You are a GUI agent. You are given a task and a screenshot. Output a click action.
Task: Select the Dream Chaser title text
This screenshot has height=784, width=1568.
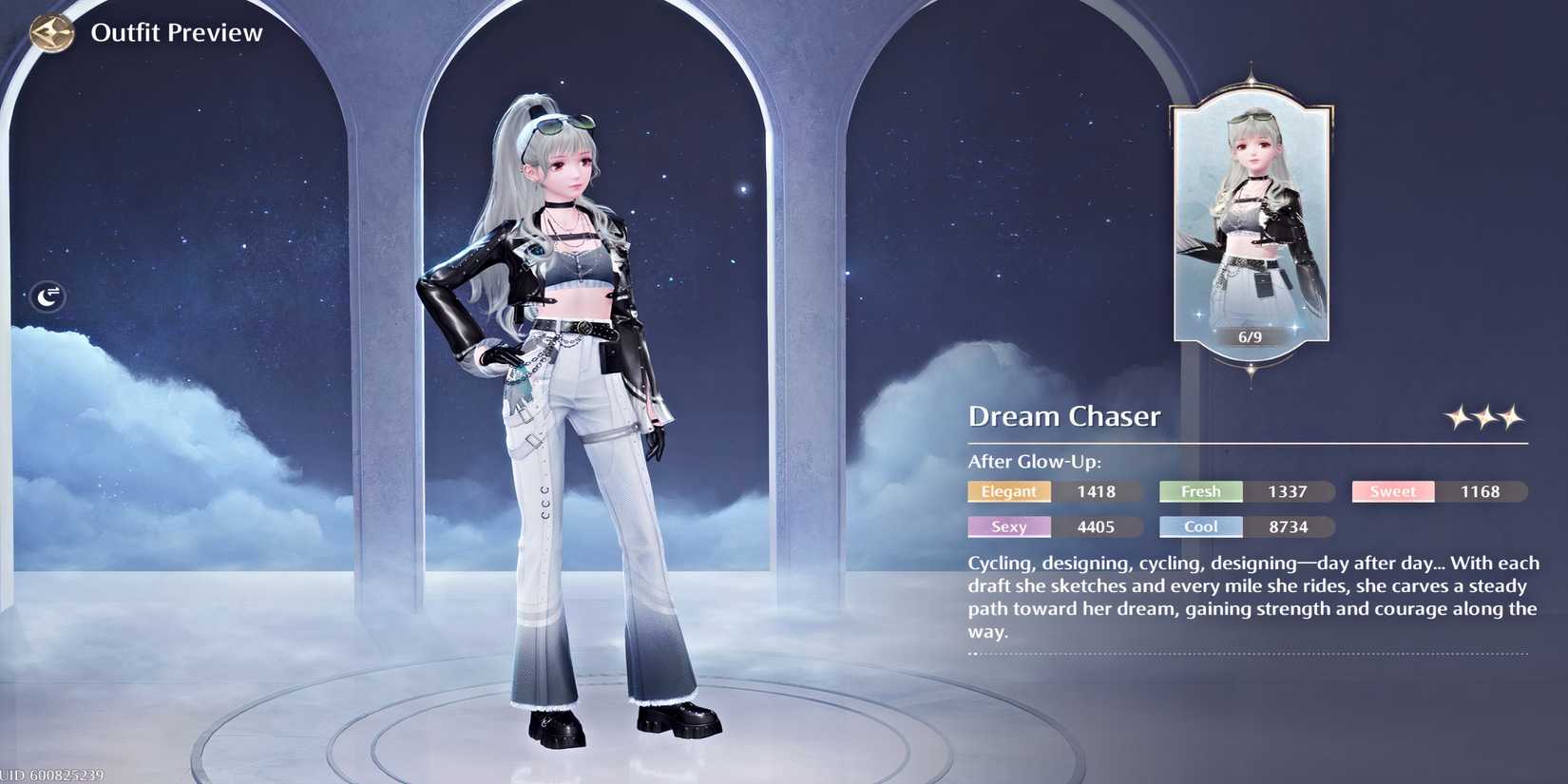click(1064, 415)
